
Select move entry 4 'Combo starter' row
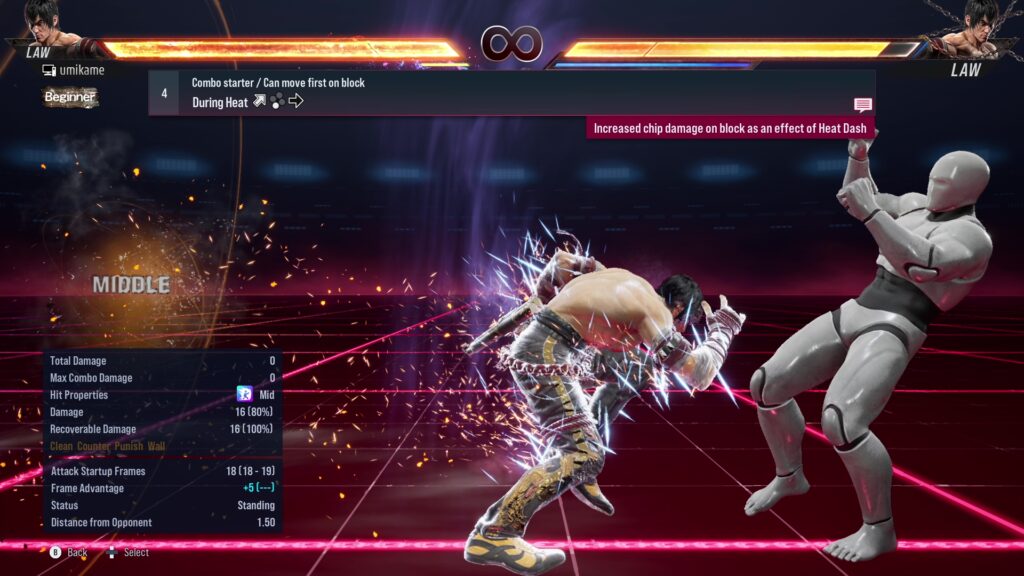pyautogui.click(x=510, y=92)
